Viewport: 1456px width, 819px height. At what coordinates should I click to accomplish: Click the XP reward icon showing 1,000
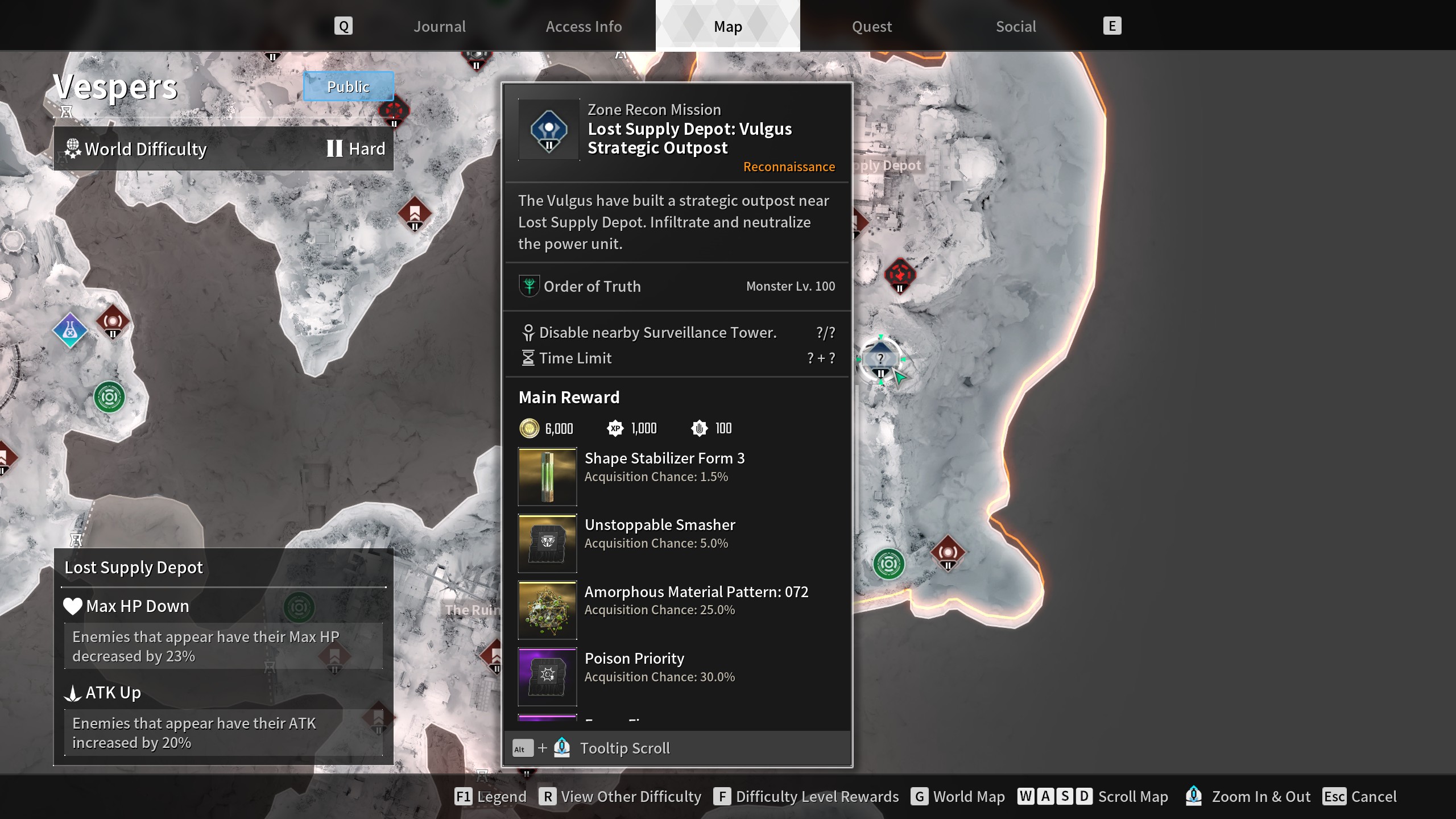[x=615, y=428]
